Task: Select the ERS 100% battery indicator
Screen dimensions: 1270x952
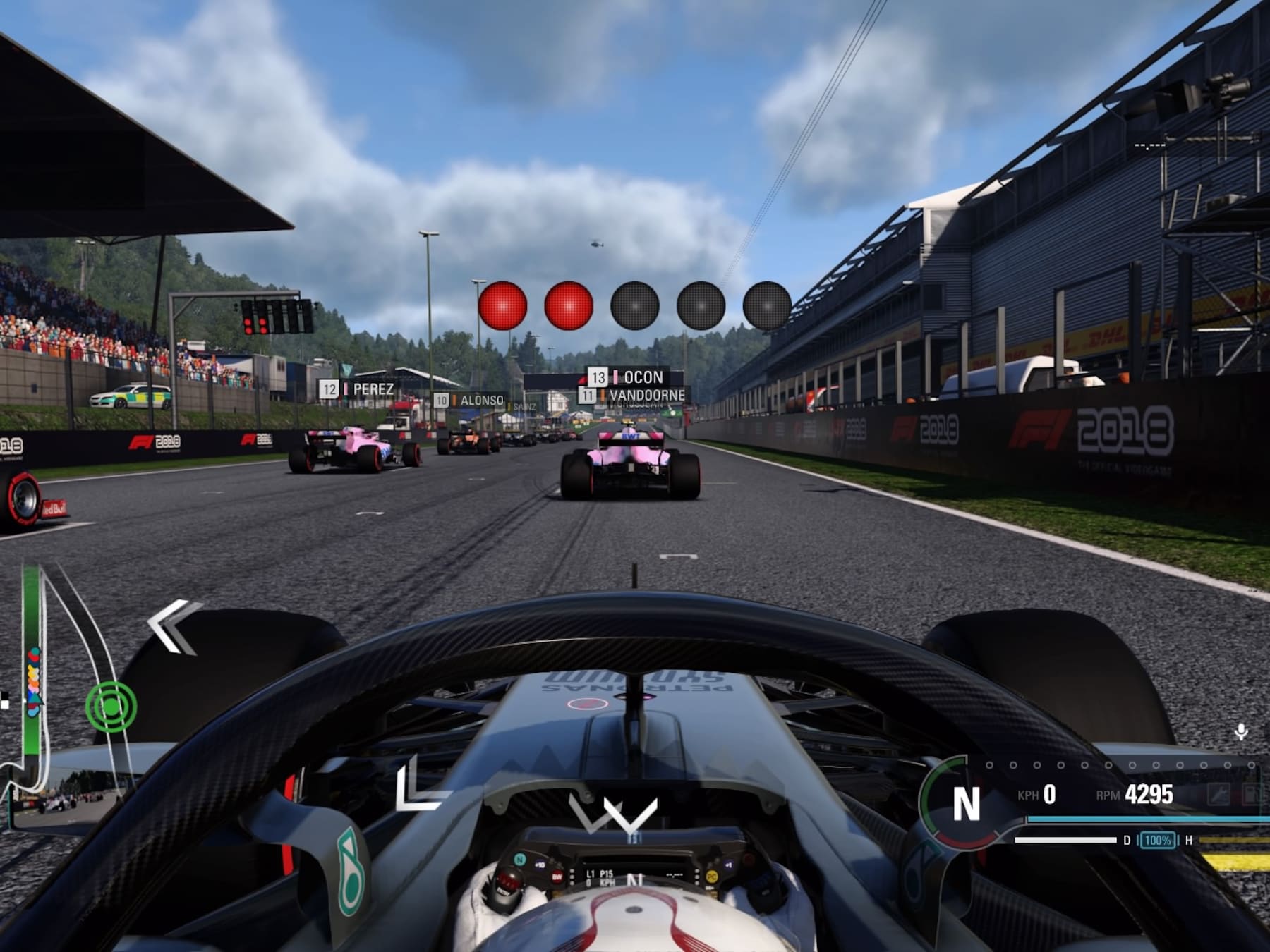Action: pos(1157,840)
